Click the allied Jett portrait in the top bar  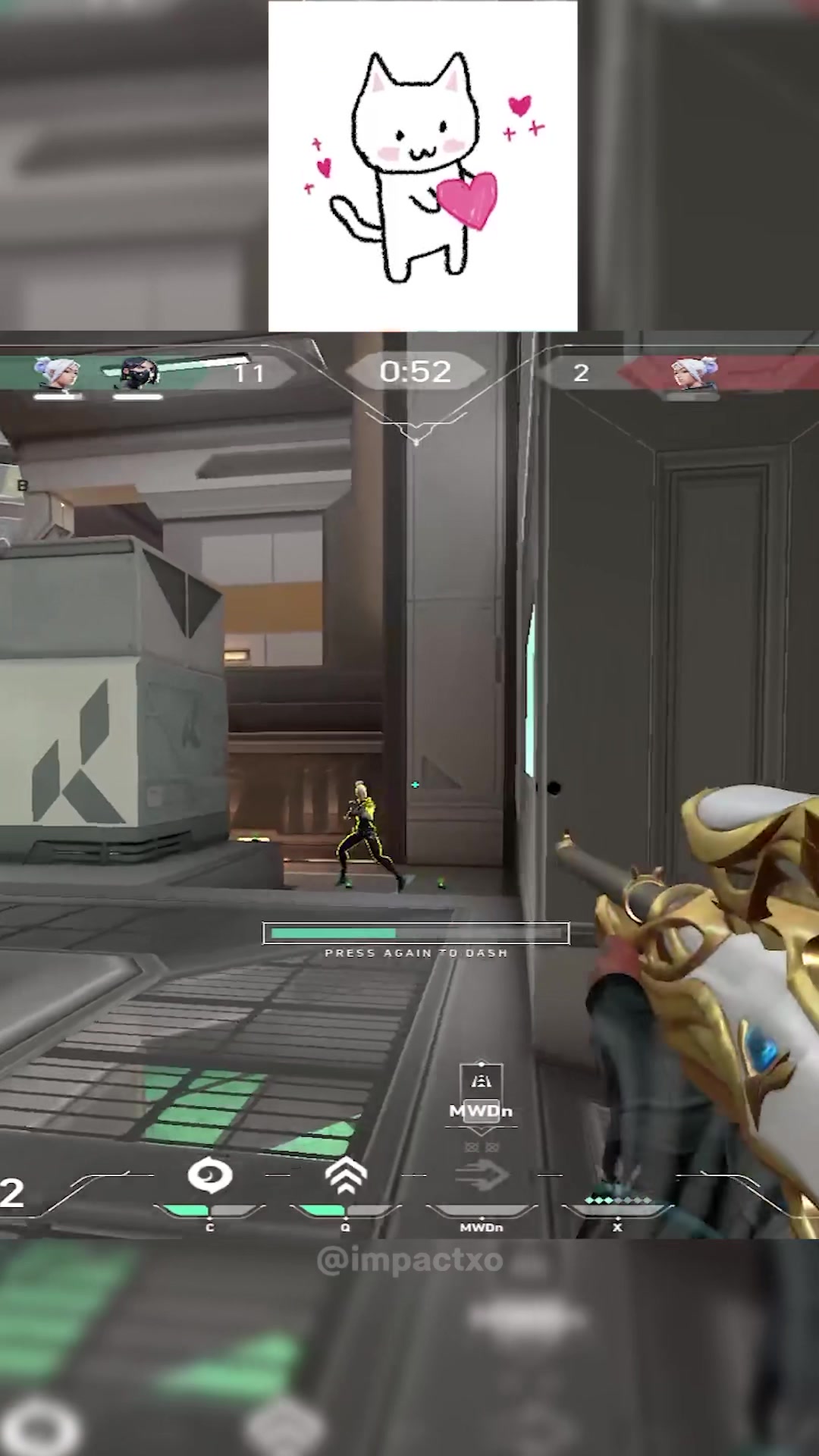tap(58, 373)
